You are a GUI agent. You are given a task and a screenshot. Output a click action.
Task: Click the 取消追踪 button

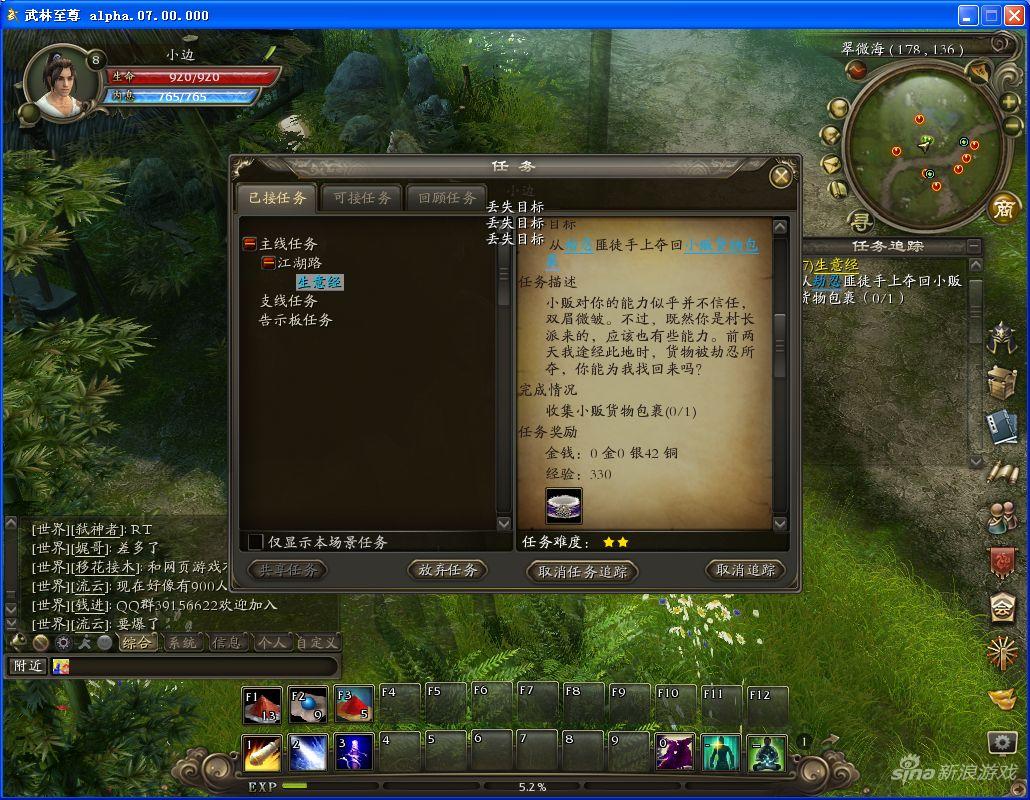tap(745, 570)
